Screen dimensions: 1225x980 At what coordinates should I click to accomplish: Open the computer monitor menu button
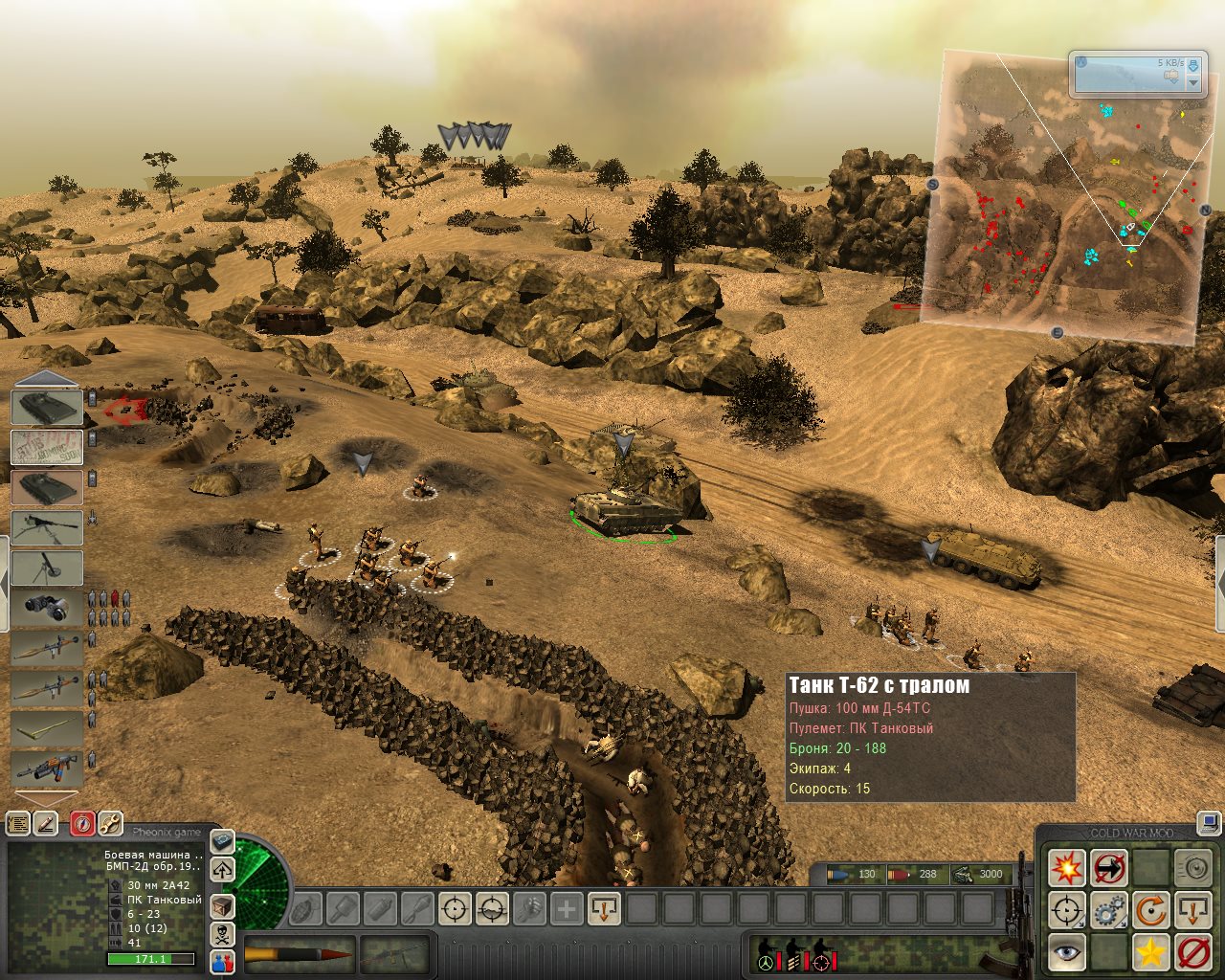[x=1209, y=821]
